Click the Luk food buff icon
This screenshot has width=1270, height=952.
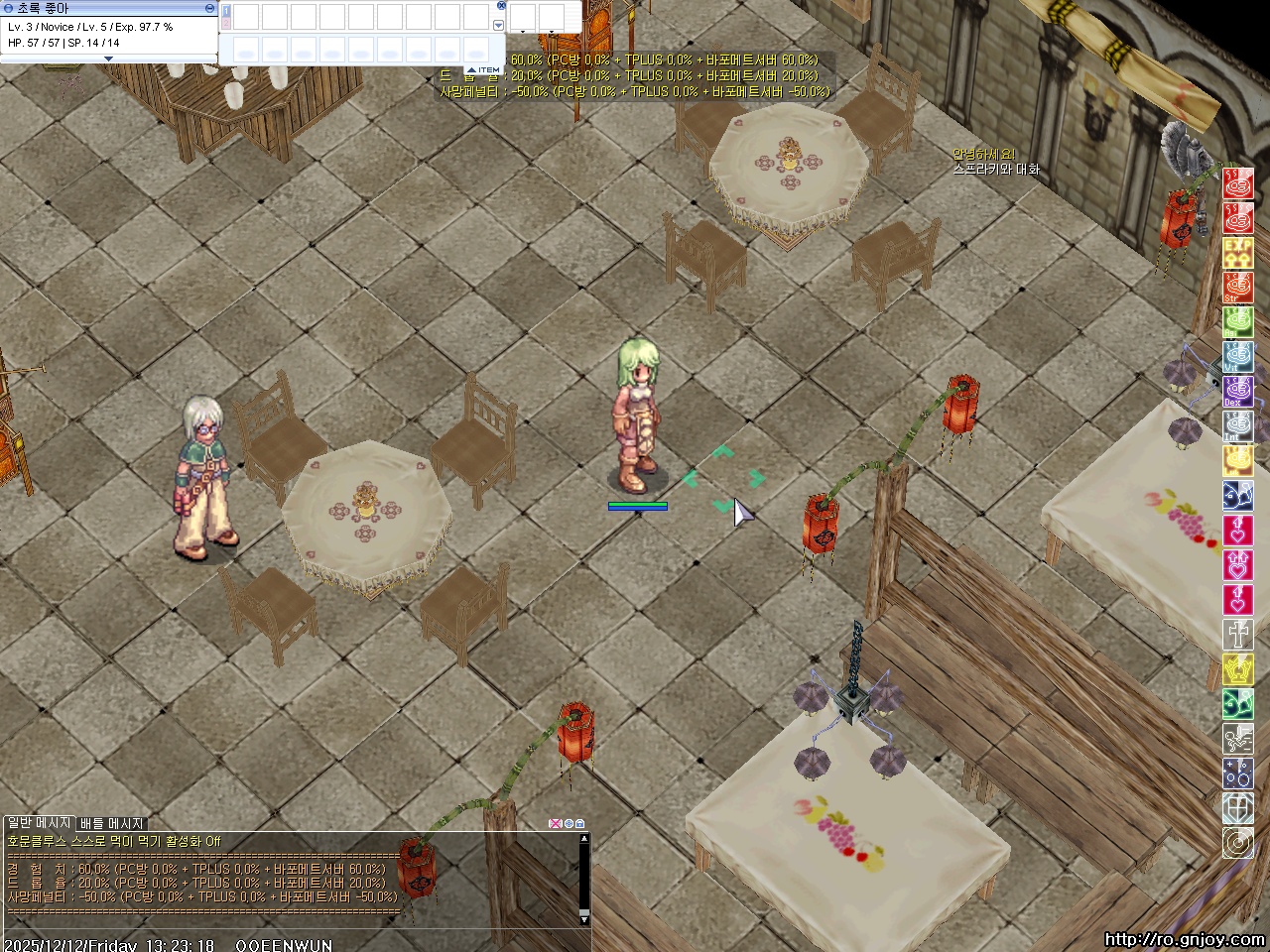click(x=1237, y=460)
